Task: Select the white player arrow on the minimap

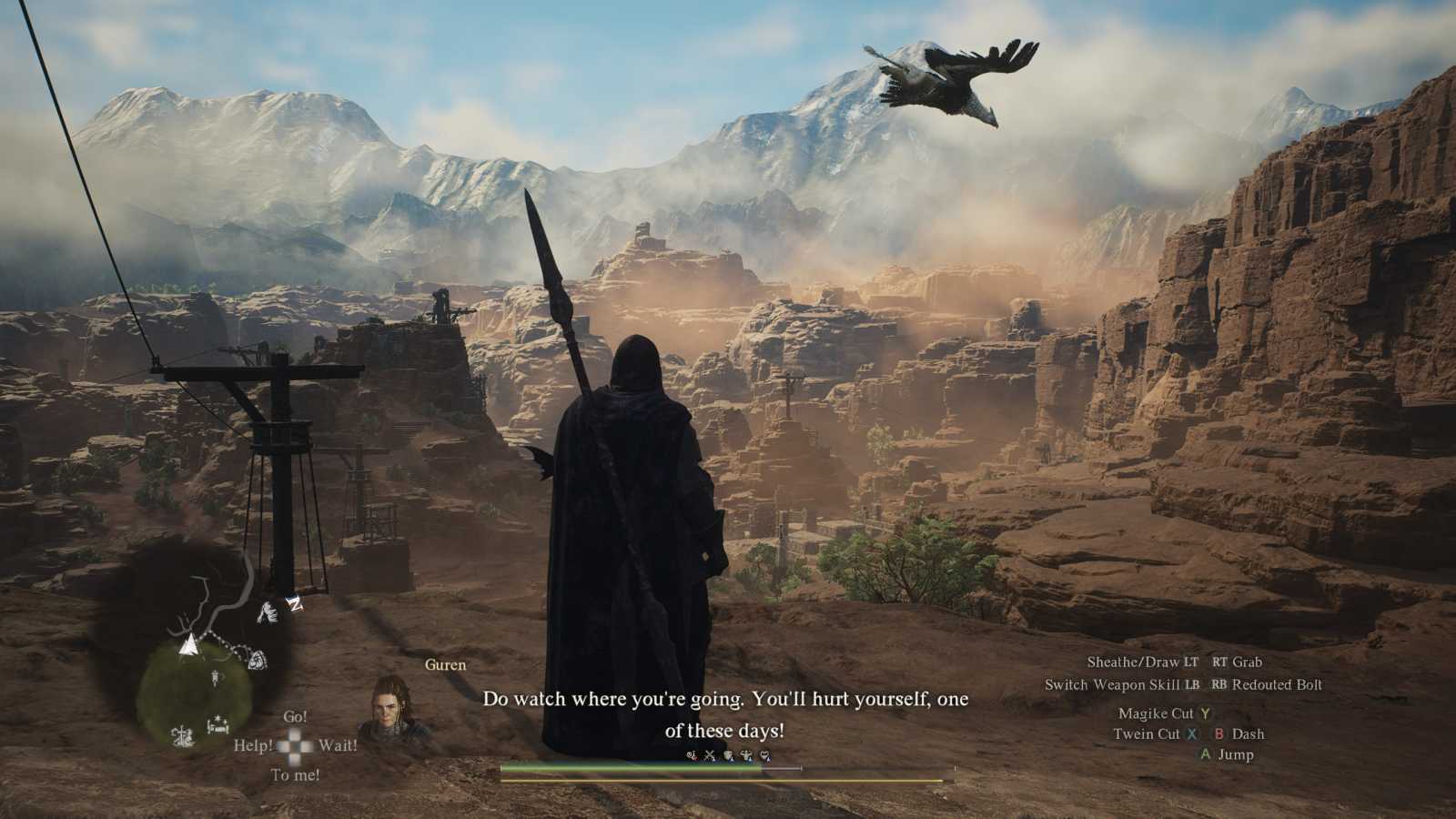Action: [188, 645]
